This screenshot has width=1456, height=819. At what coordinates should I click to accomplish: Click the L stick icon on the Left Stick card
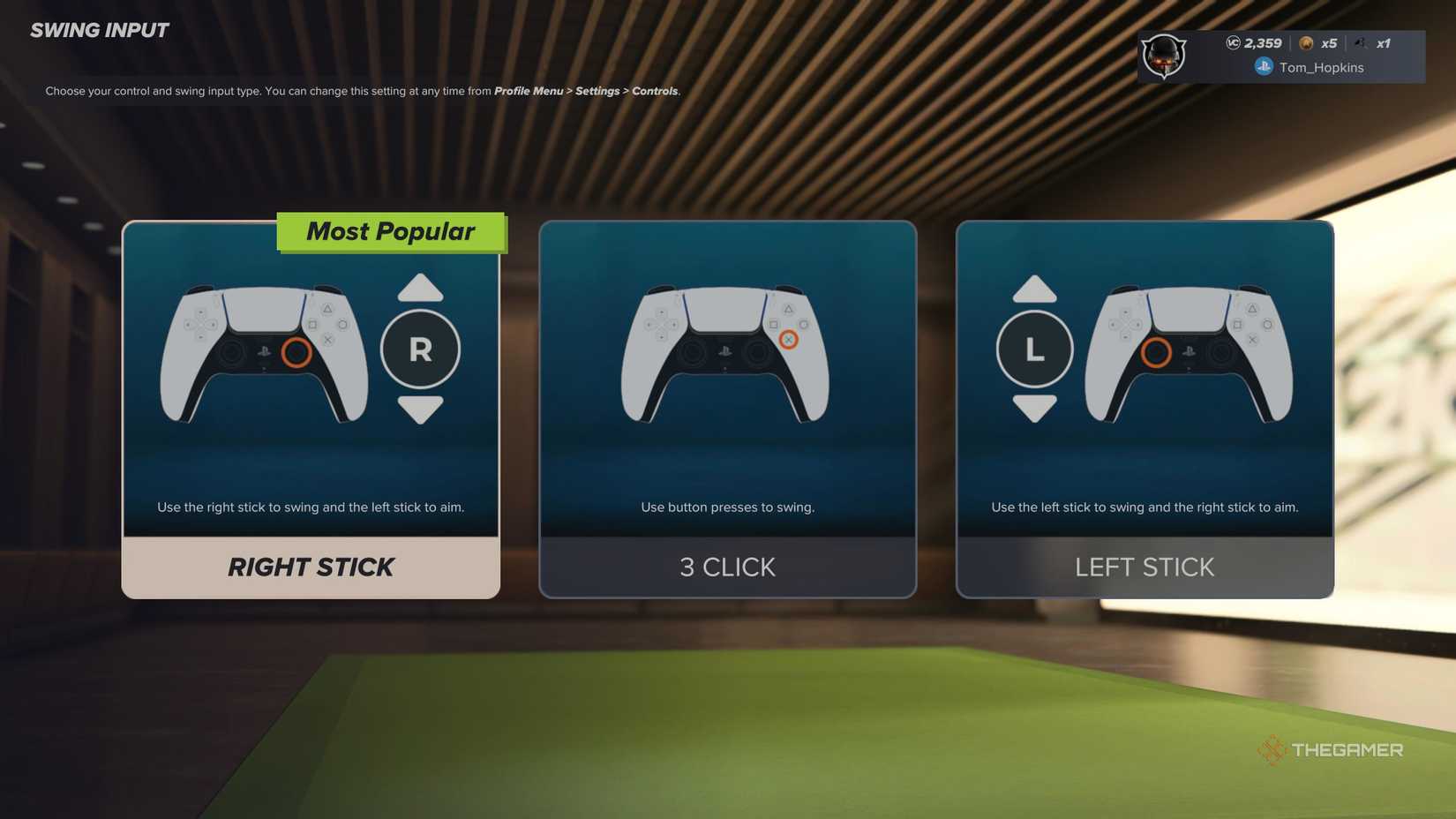pyautogui.click(x=1034, y=349)
